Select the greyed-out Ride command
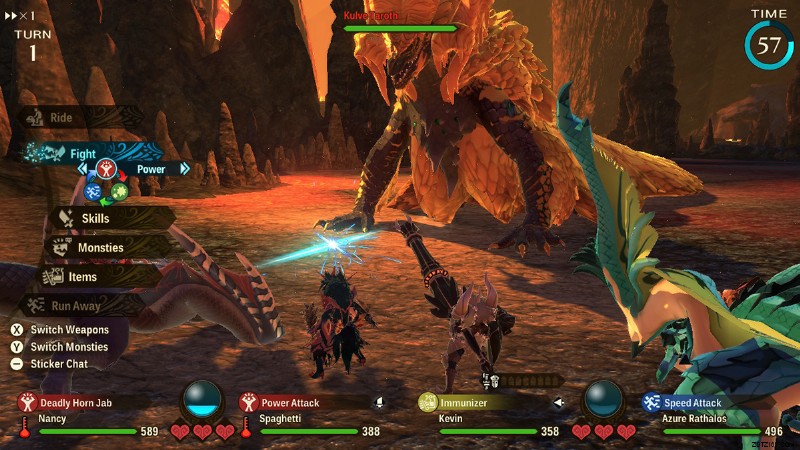 [x=62, y=118]
